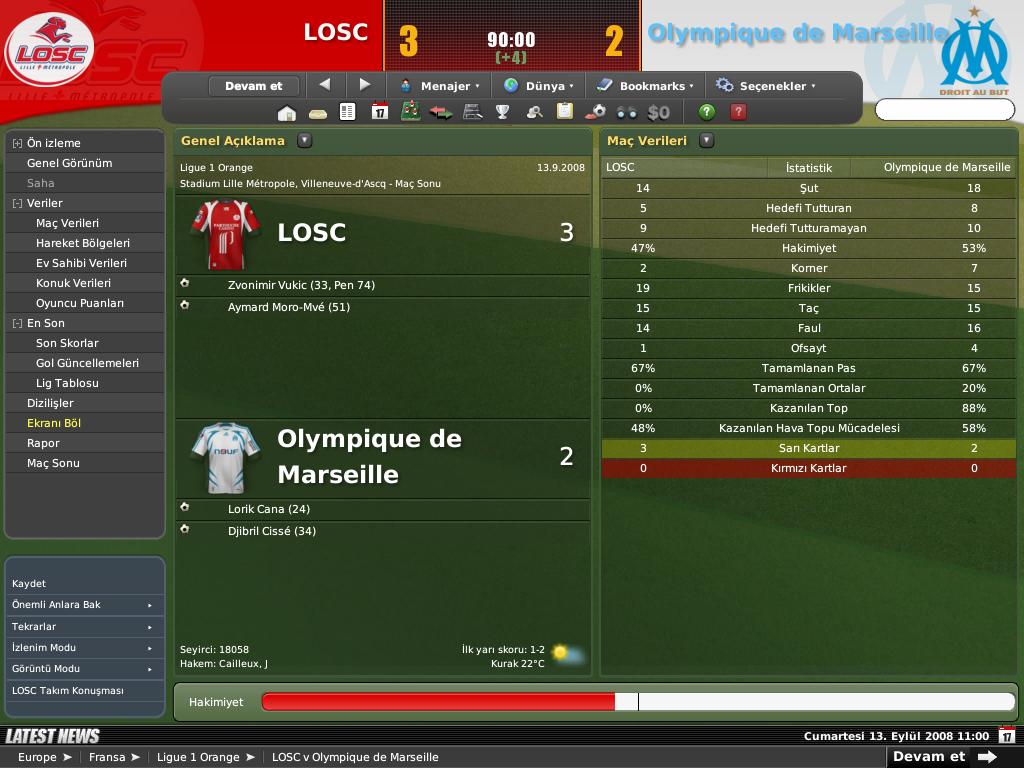
Task: Open Maç Verileri in the sidebar
Action: 67,223
